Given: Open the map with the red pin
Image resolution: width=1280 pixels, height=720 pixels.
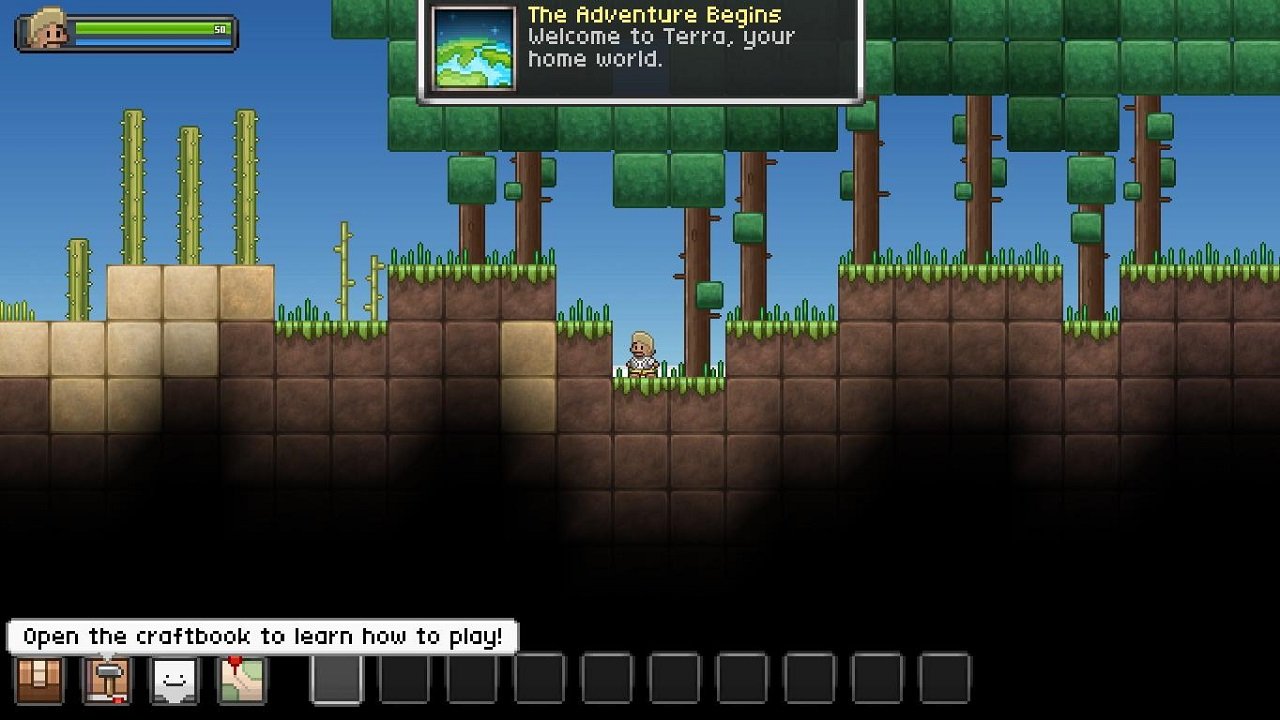Looking at the screenshot, I should (241, 679).
